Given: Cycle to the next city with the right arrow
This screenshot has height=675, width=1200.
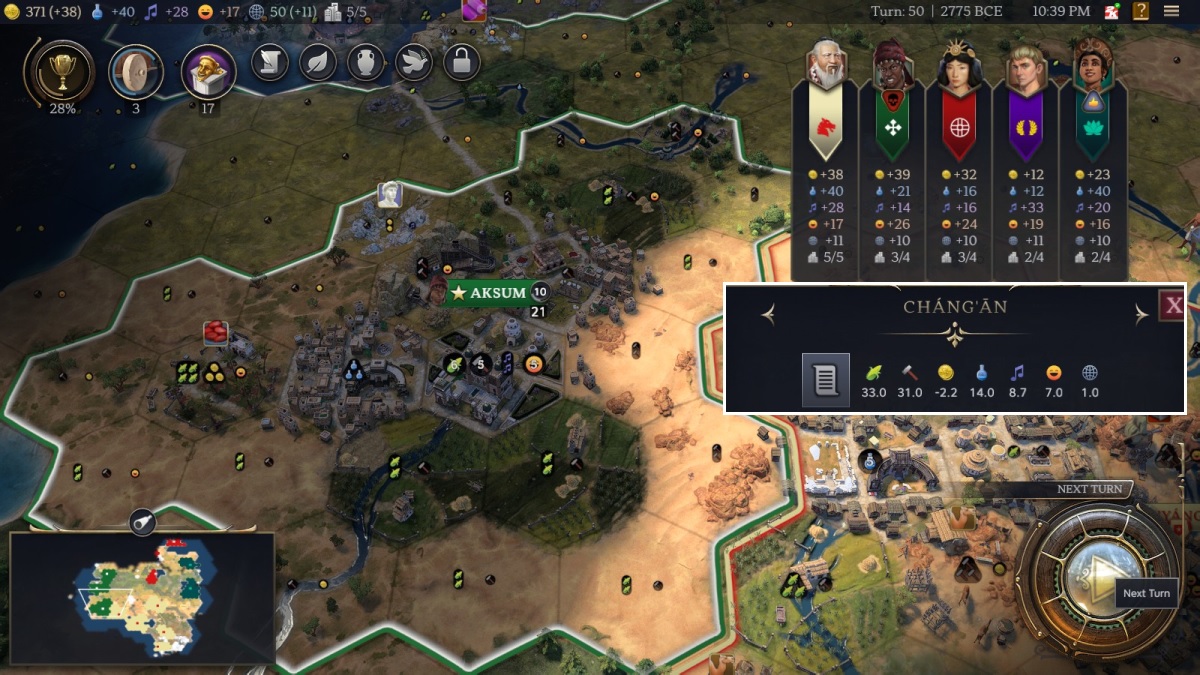Looking at the screenshot, I should pos(1141,315).
